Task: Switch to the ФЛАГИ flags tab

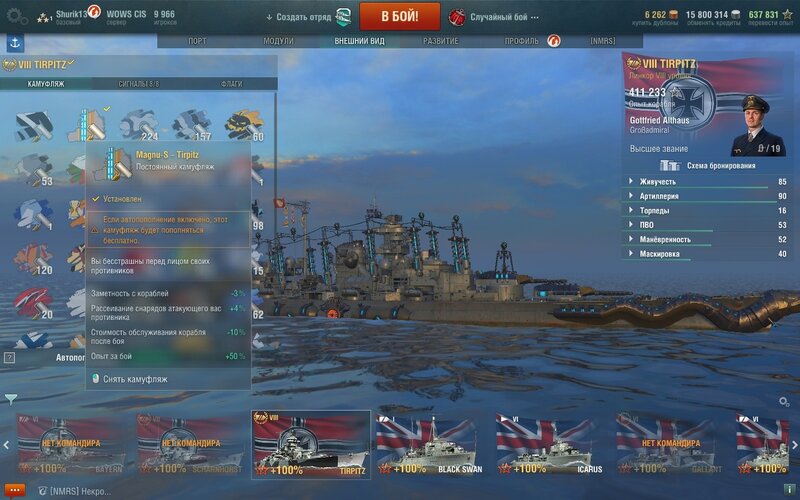Action: point(231,84)
